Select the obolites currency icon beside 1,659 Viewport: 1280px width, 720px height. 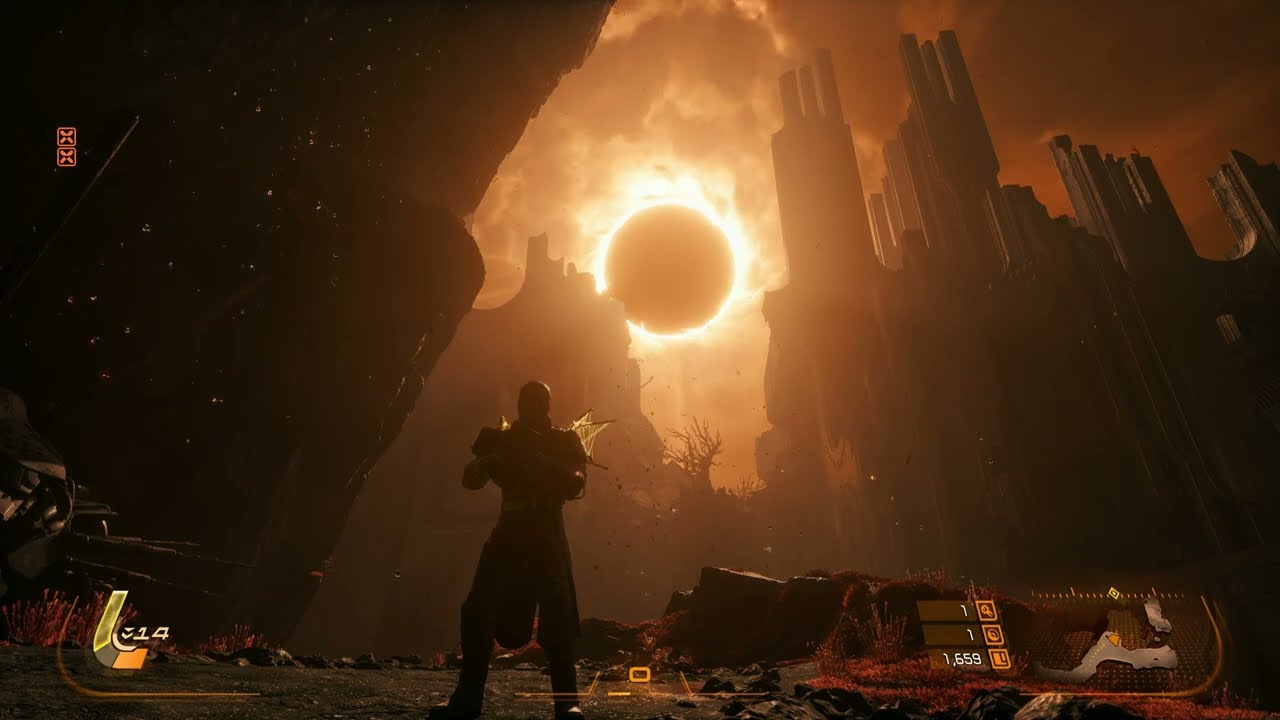[x=998, y=659]
